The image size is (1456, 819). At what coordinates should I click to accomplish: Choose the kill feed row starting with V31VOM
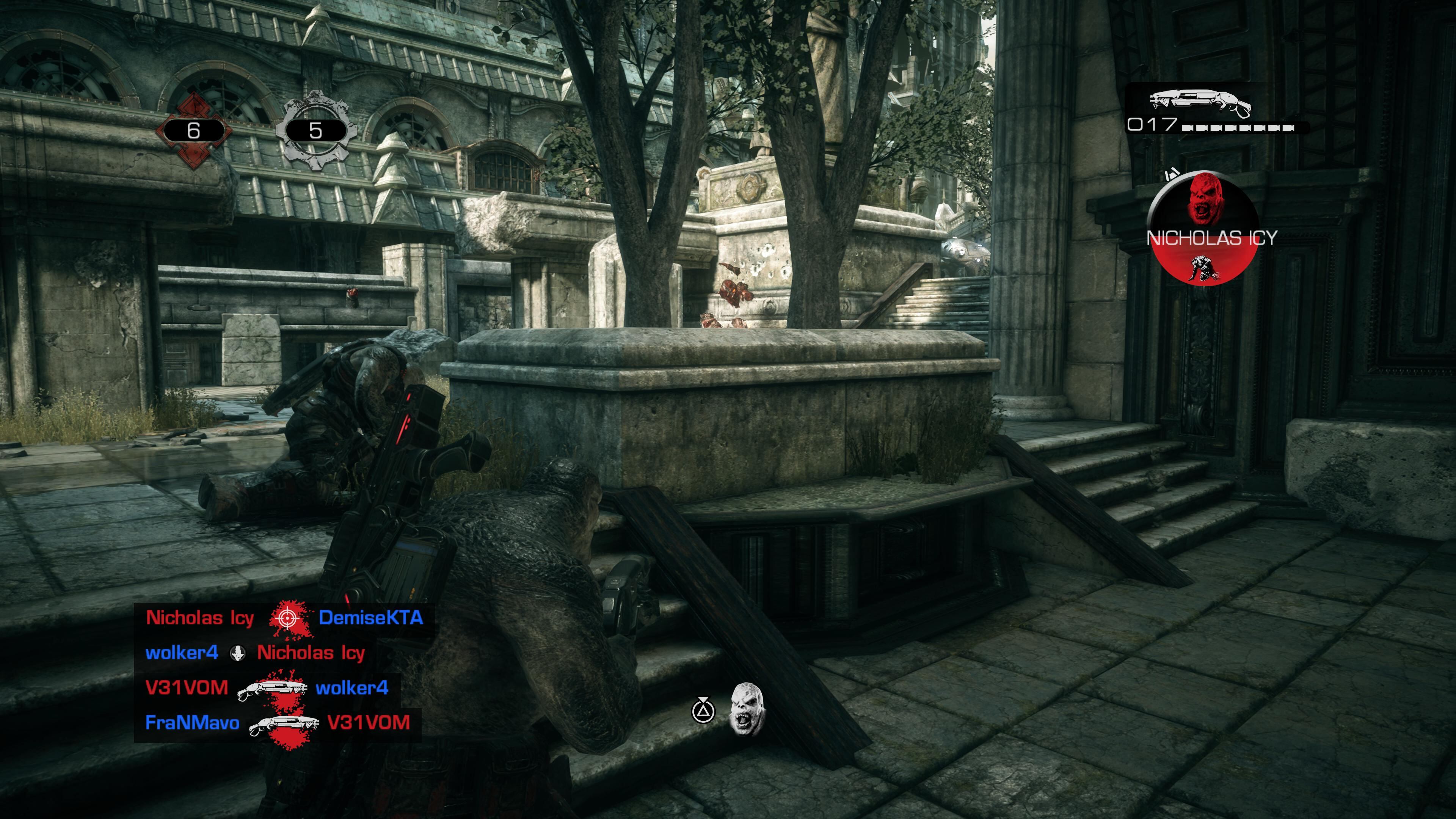point(266,688)
